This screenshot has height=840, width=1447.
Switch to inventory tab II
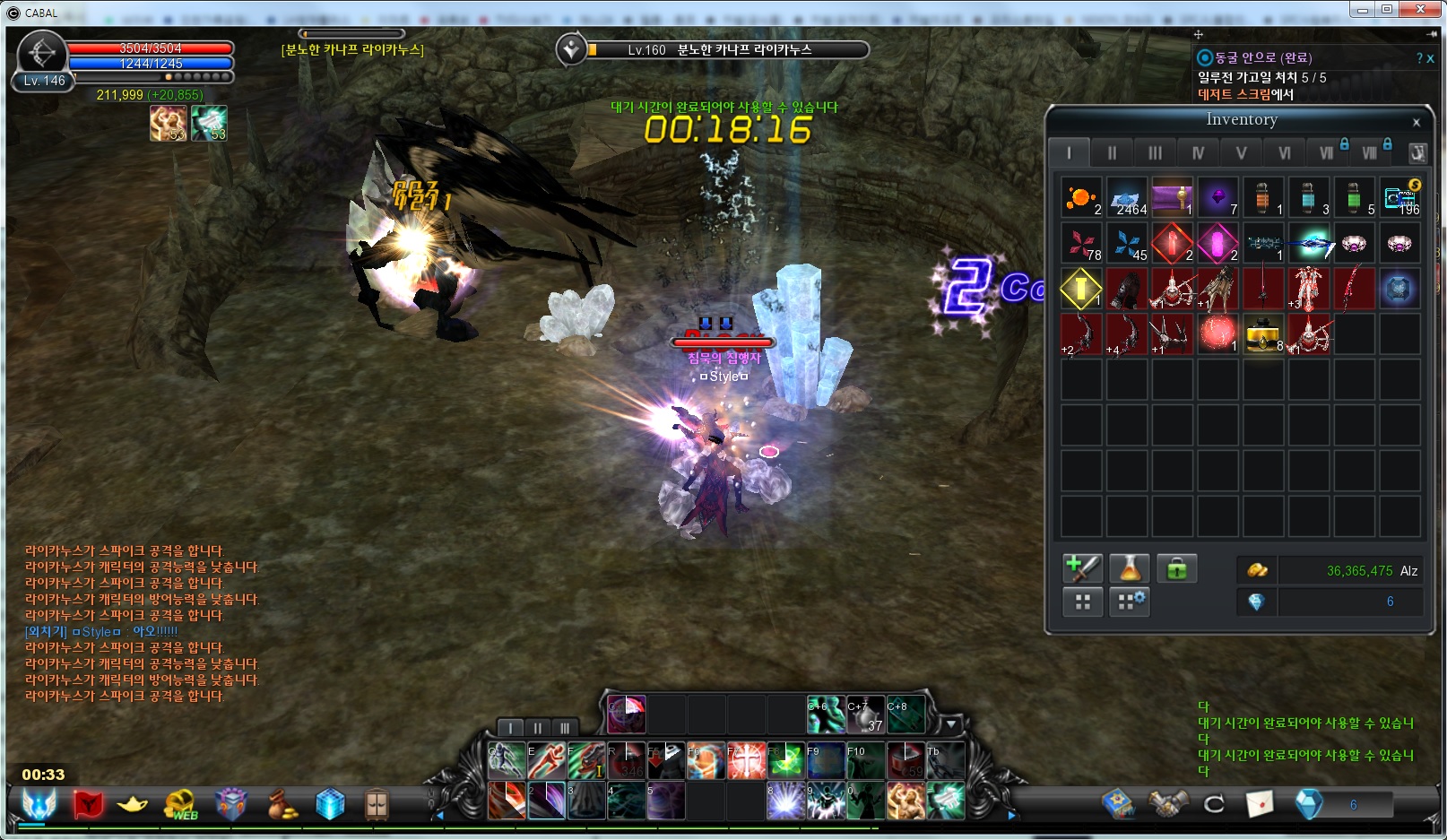pos(1112,153)
